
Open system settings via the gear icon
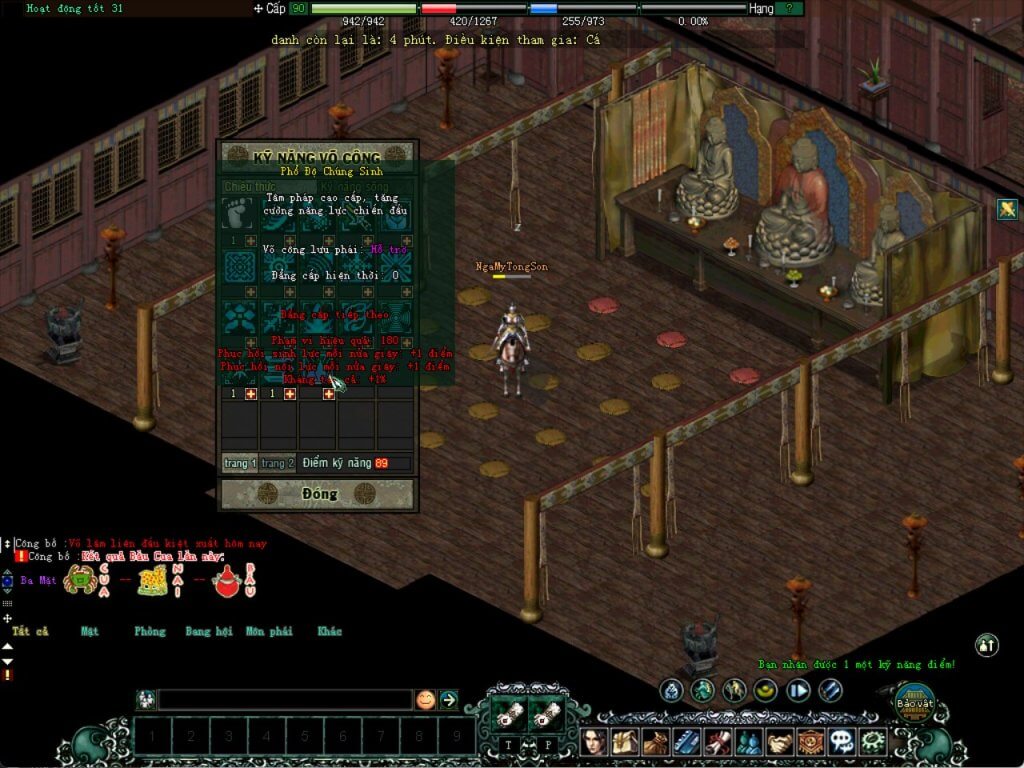873,742
